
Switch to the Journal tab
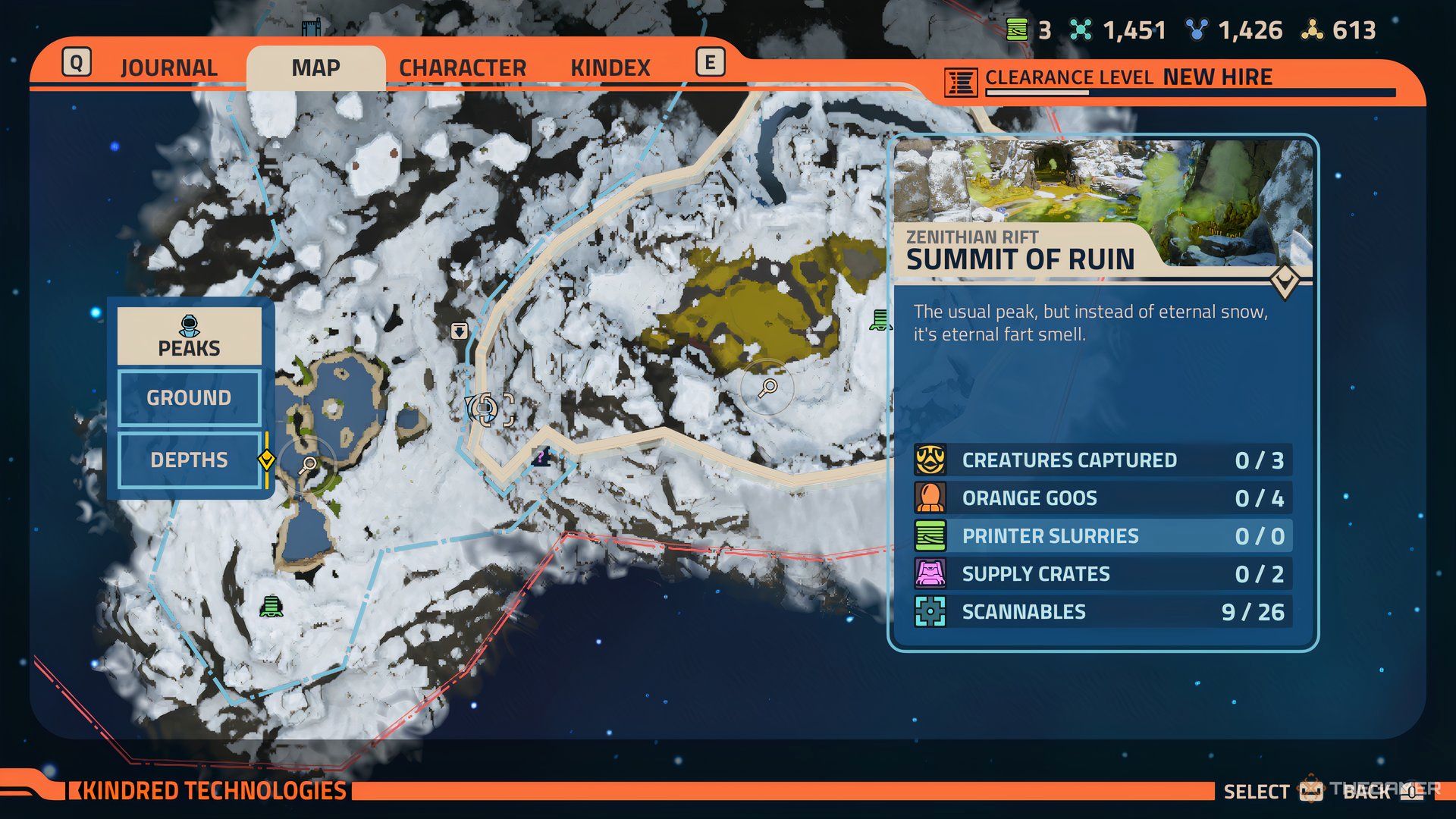[168, 68]
